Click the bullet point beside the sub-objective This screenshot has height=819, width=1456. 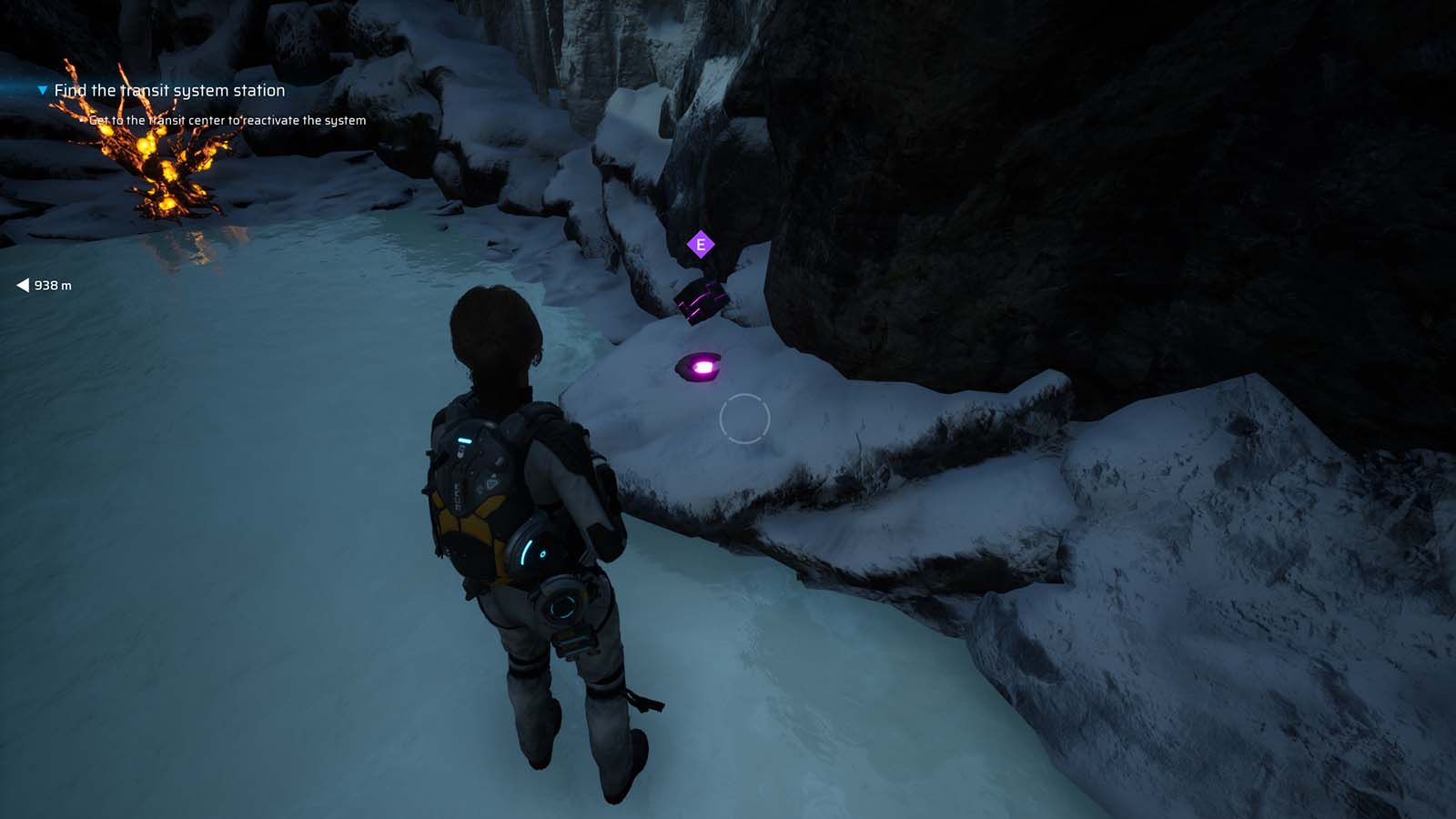(x=85, y=119)
